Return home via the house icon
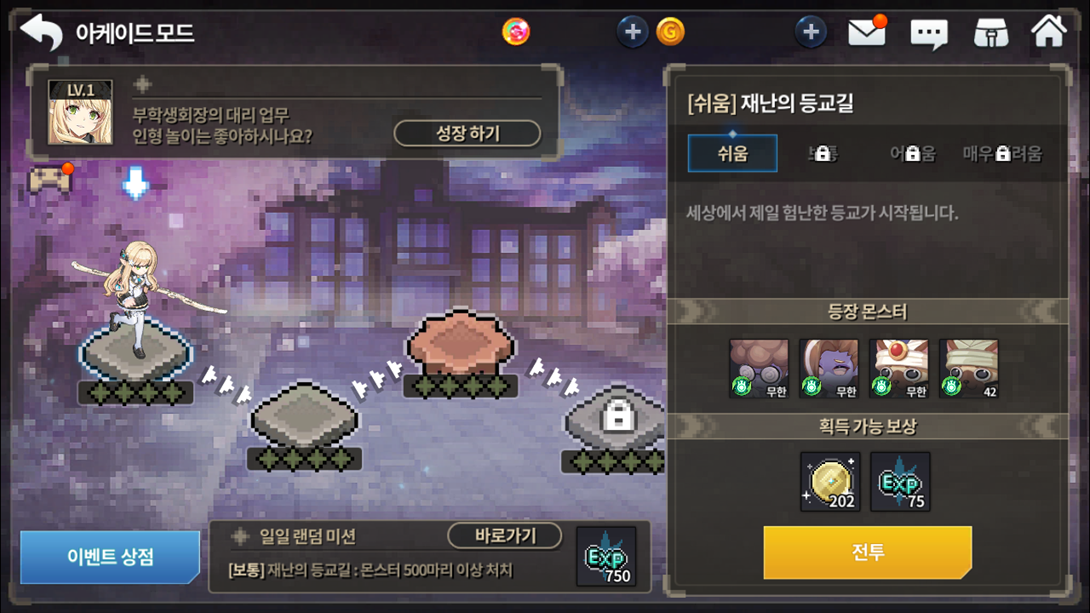Image resolution: width=1090 pixels, height=613 pixels. (1048, 32)
